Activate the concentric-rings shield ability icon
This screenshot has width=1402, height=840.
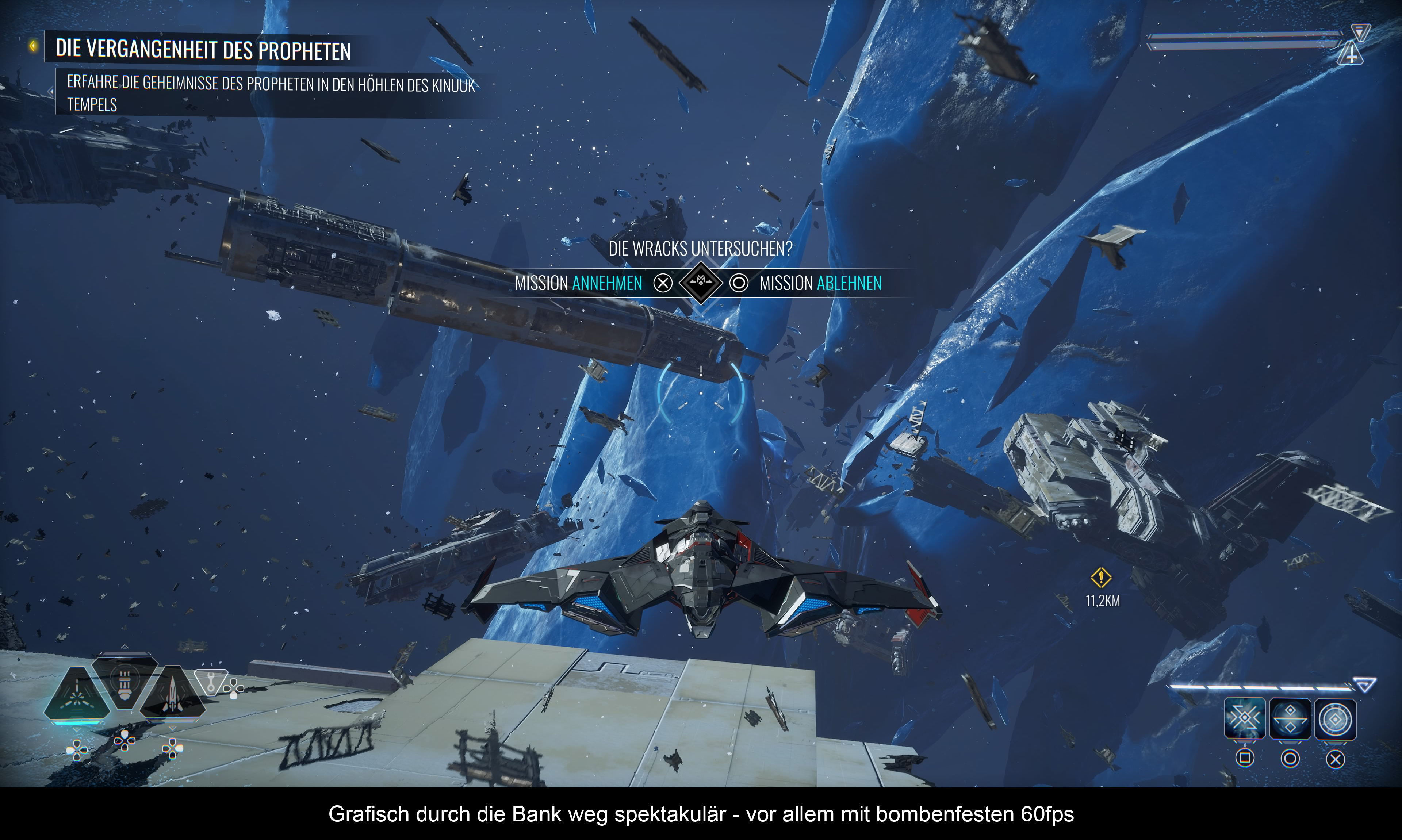1335,719
